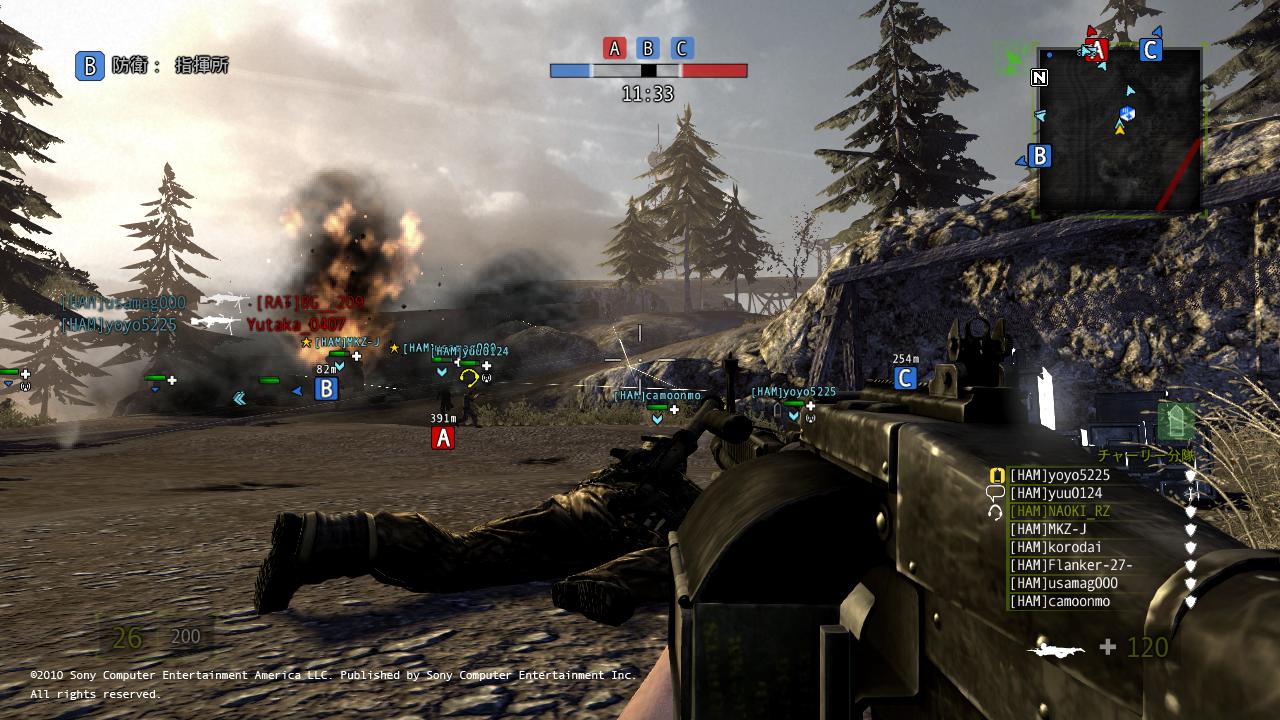Select the blue B waypoint showing 82m
The image size is (1280, 720).
[x=326, y=389]
